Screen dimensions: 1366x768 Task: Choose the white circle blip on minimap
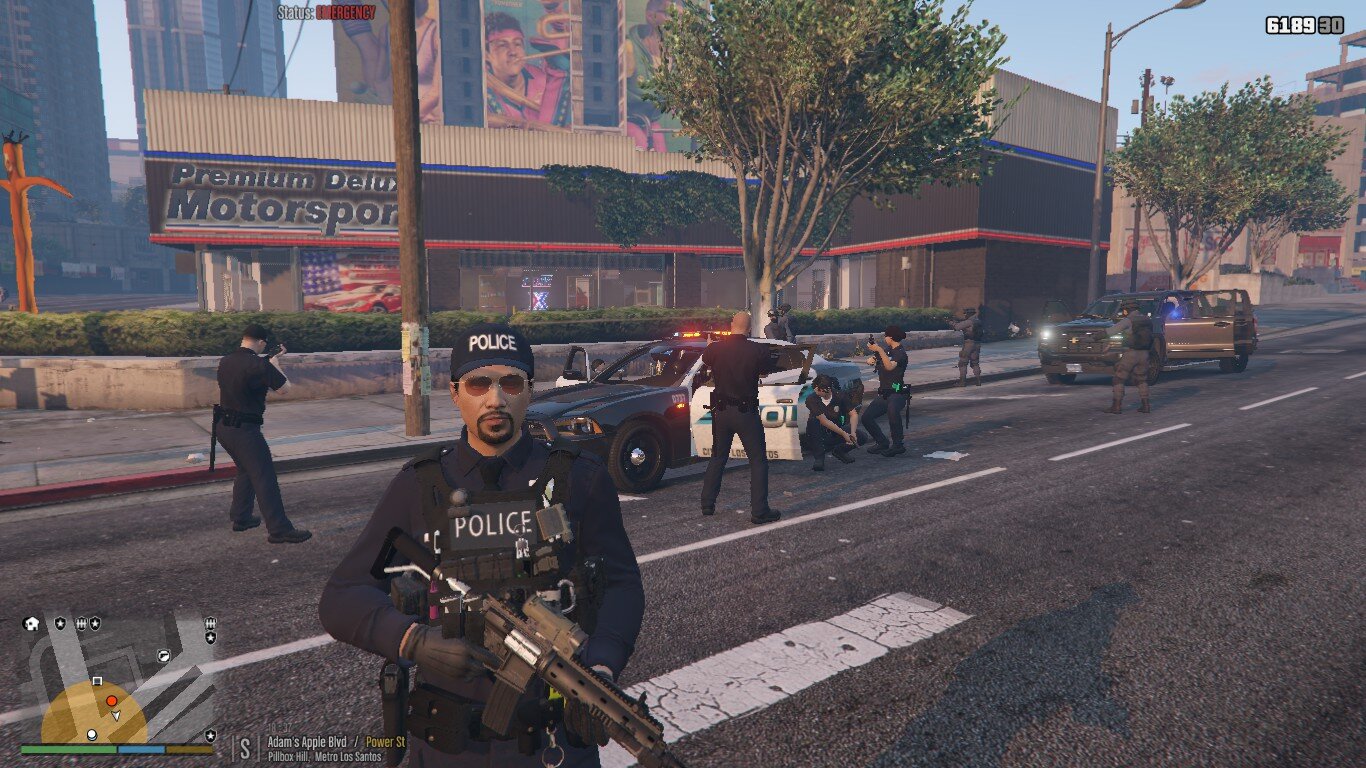(92, 734)
